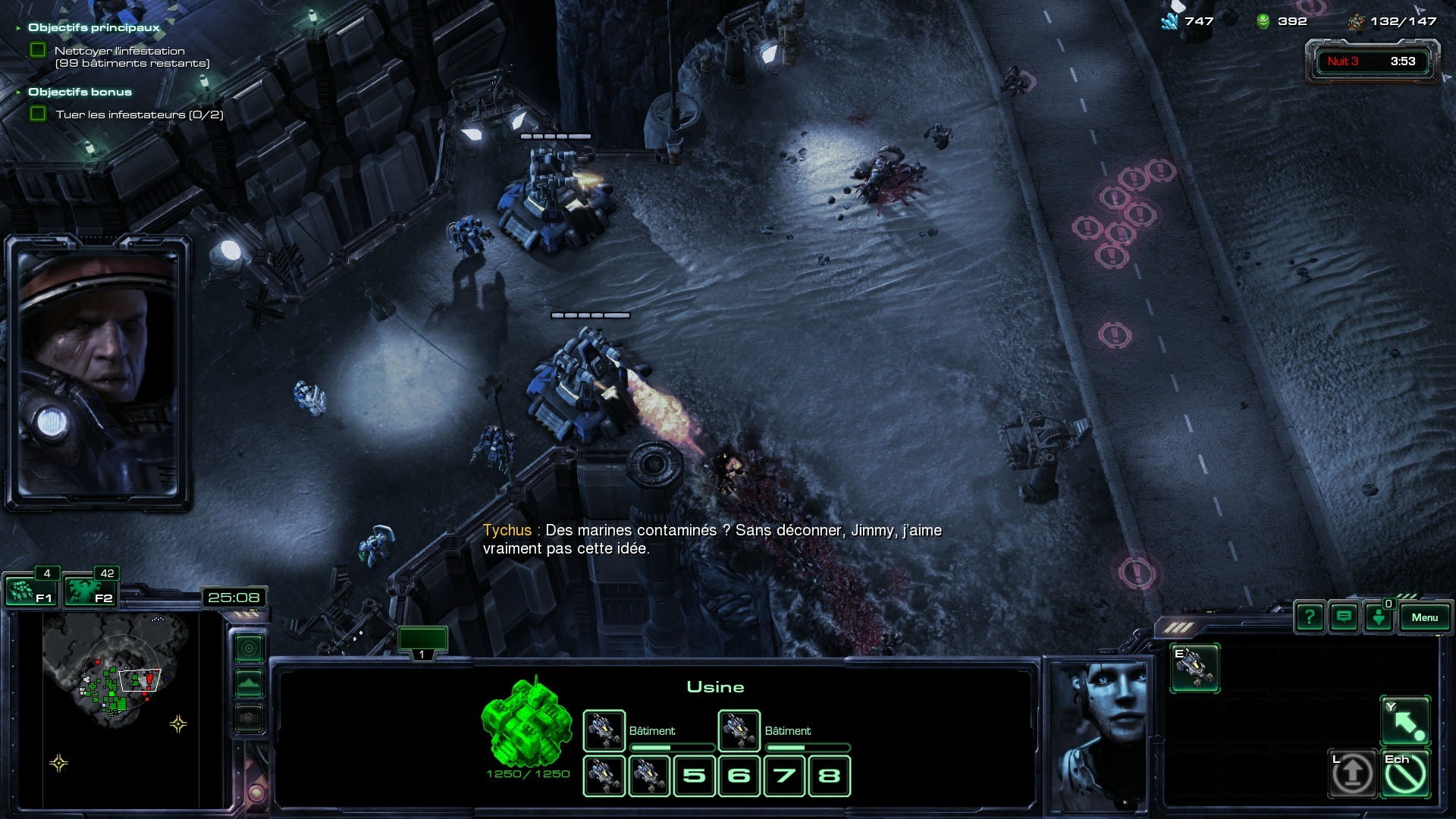Select the green Usine wireframe
The image size is (1456, 819).
point(527,724)
